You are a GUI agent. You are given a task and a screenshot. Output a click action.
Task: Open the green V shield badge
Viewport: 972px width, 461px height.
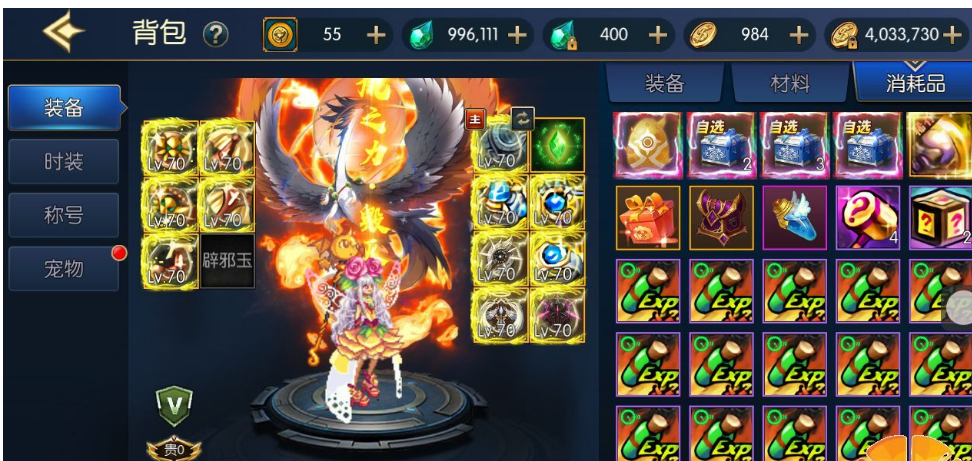(173, 403)
